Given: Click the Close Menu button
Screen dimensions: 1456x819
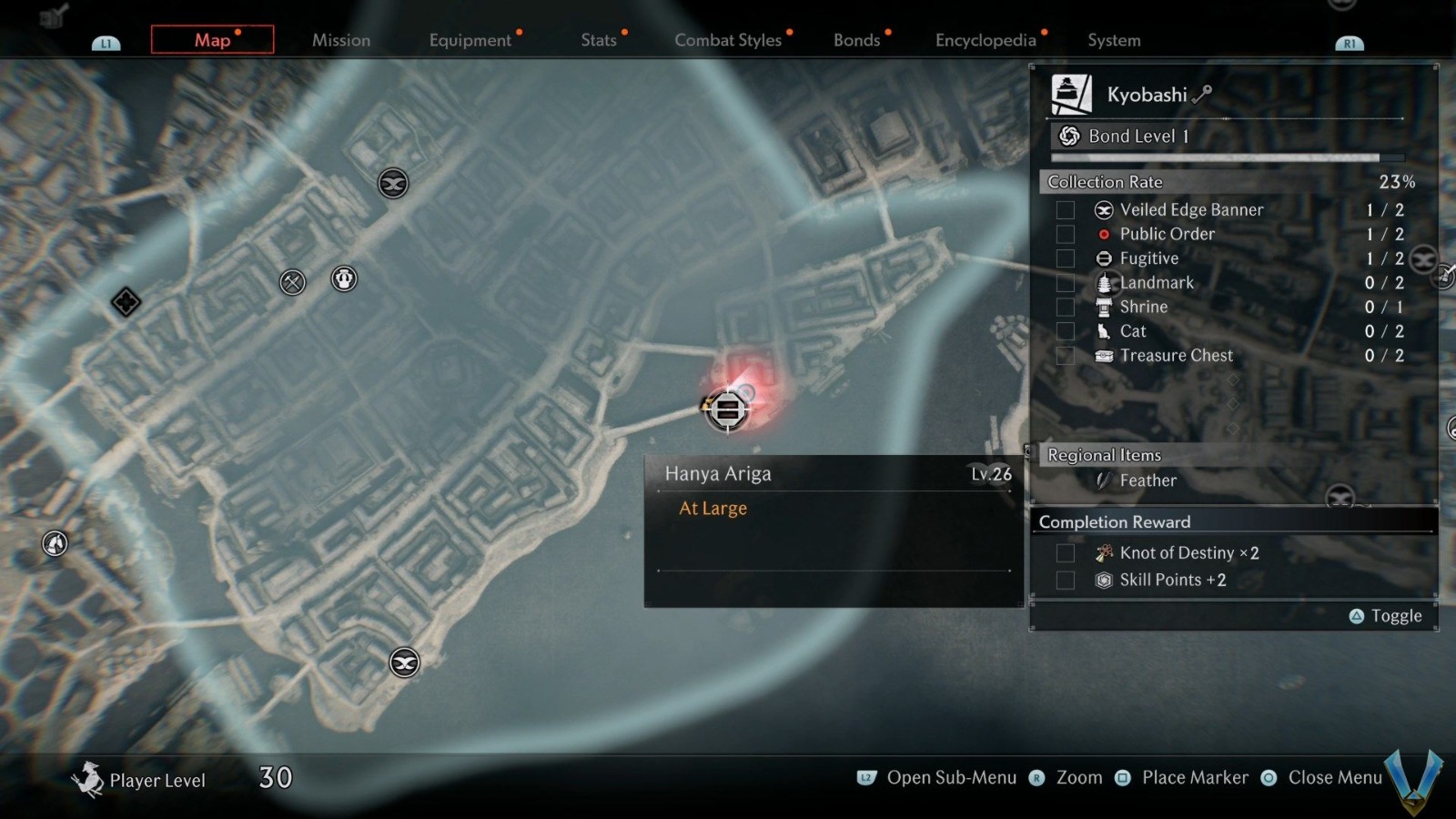Looking at the screenshot, I should 1334,778.
